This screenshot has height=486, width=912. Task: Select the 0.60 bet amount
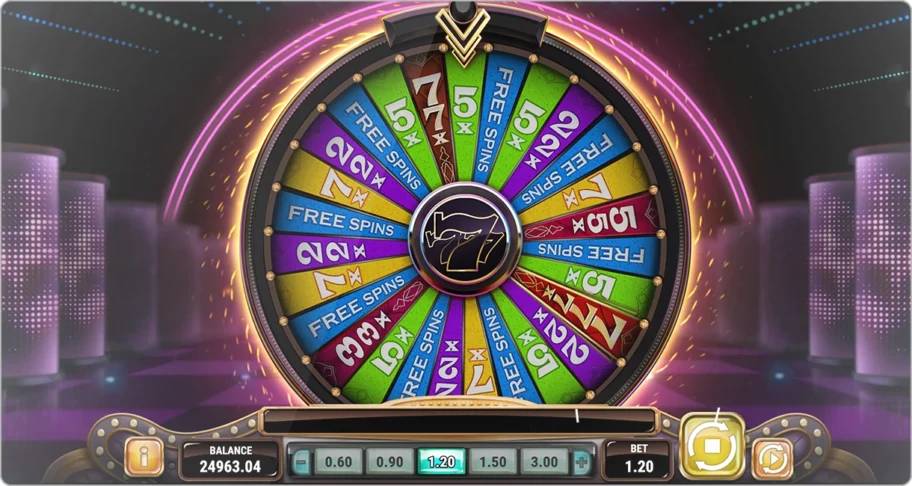pyautogui.click(x=339, y=461)
